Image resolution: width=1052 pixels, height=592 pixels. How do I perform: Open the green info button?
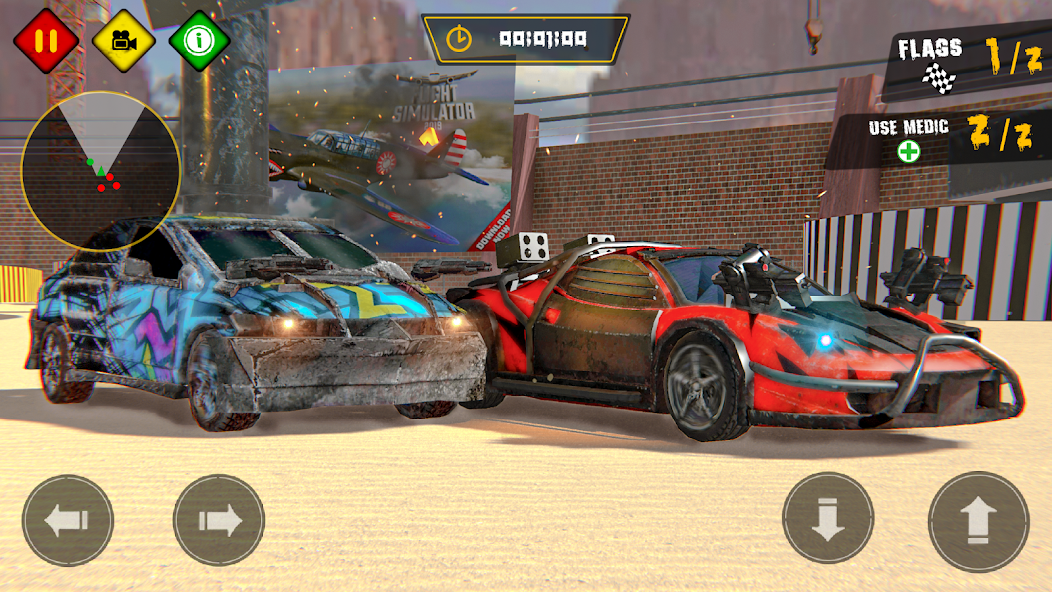[199, 42]
